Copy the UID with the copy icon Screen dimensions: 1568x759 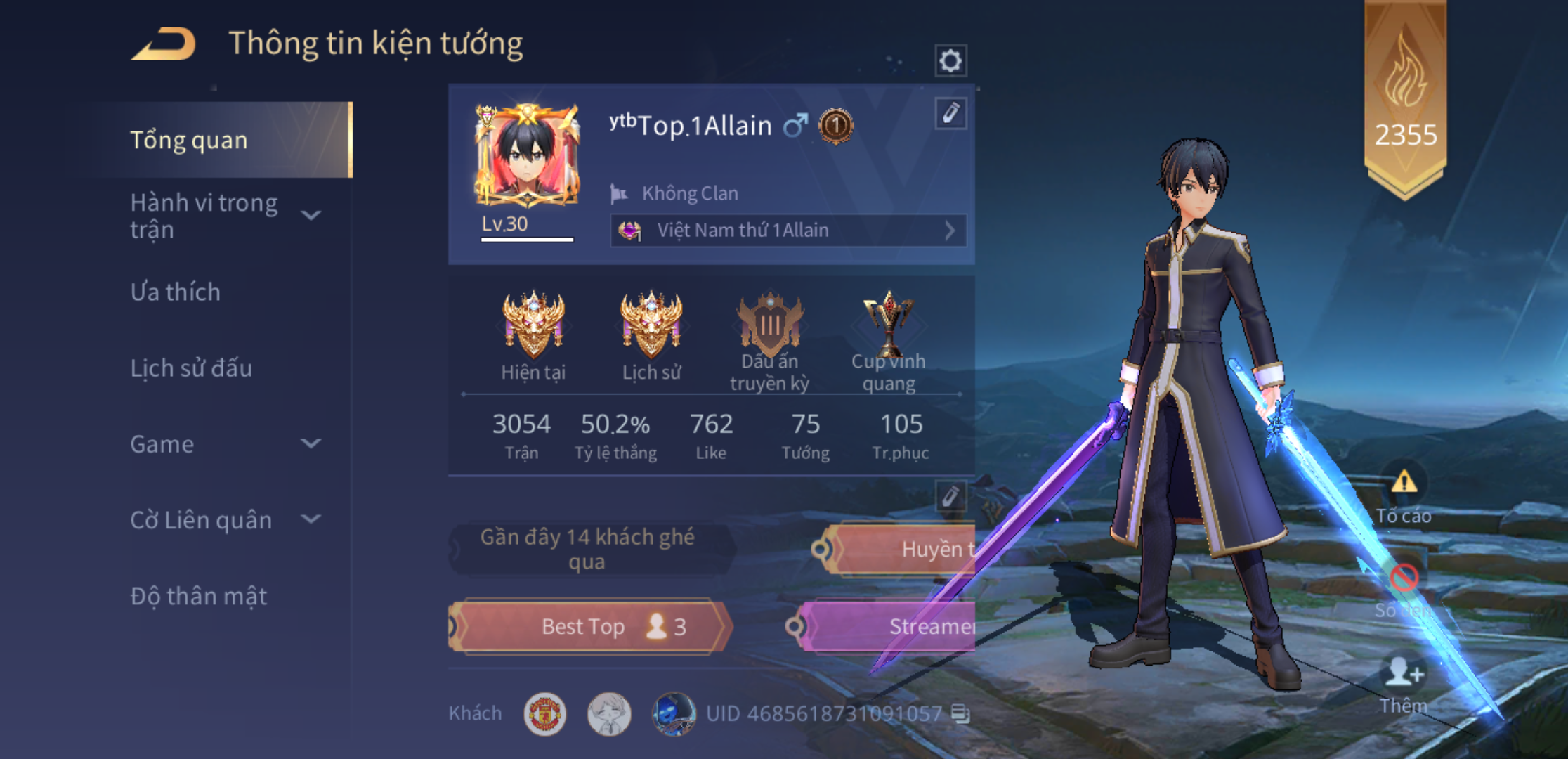pos(960,714)
